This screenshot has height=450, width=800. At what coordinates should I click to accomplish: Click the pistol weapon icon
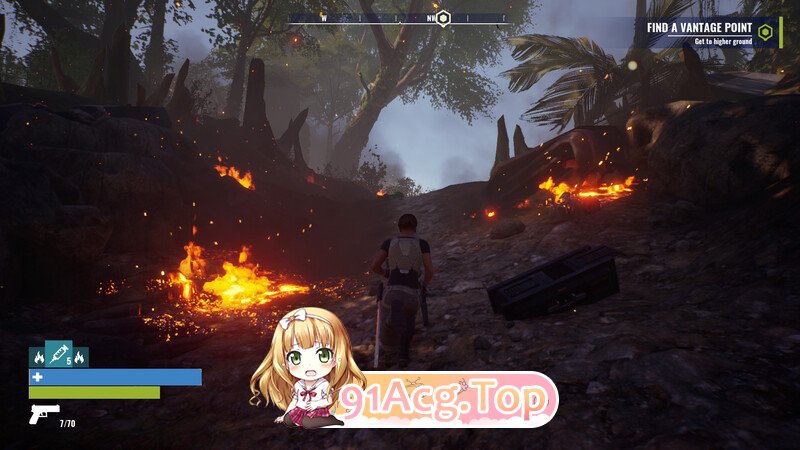(44, 413)
